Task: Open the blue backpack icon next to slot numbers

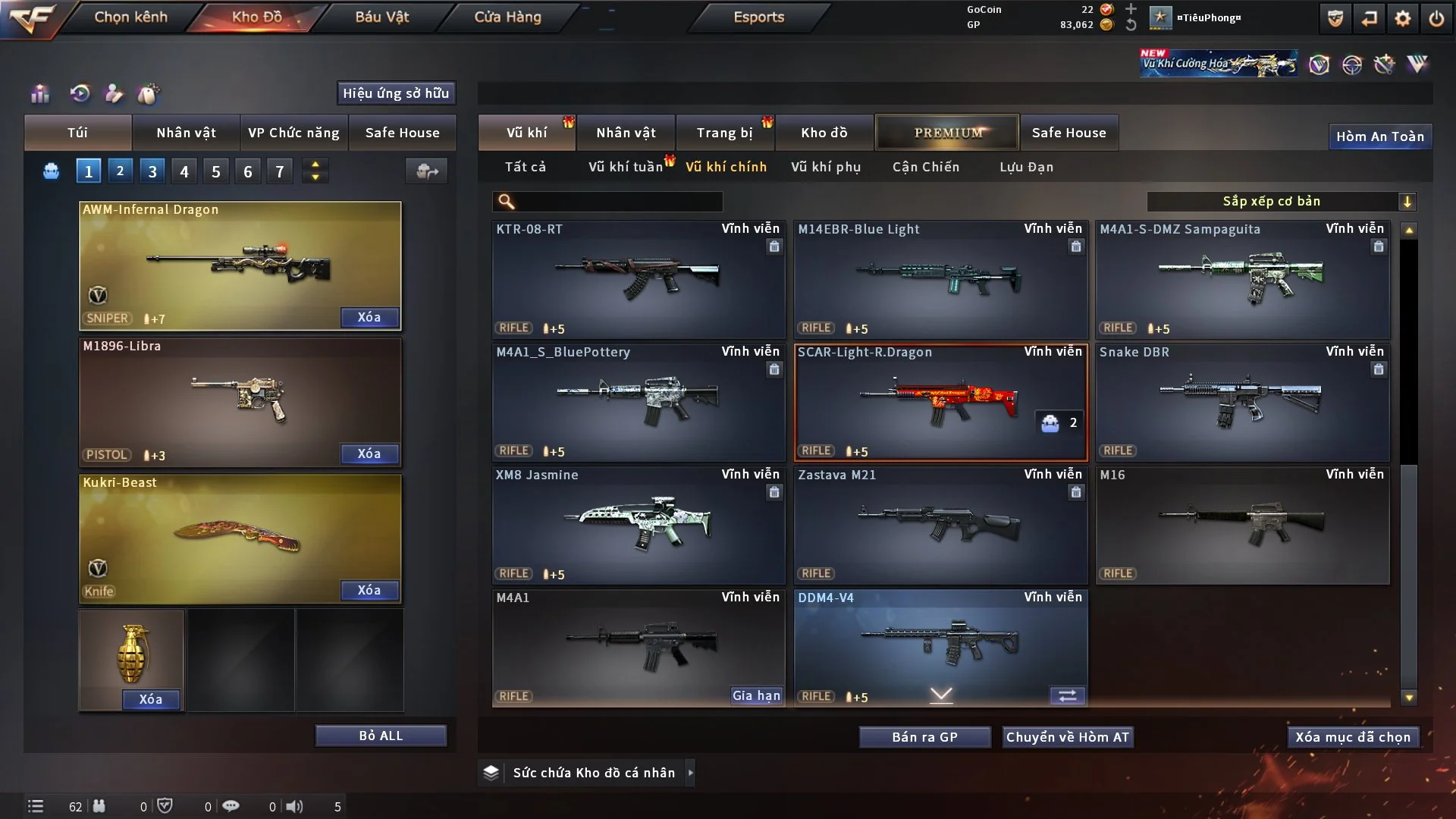Action: click(51, 171)
